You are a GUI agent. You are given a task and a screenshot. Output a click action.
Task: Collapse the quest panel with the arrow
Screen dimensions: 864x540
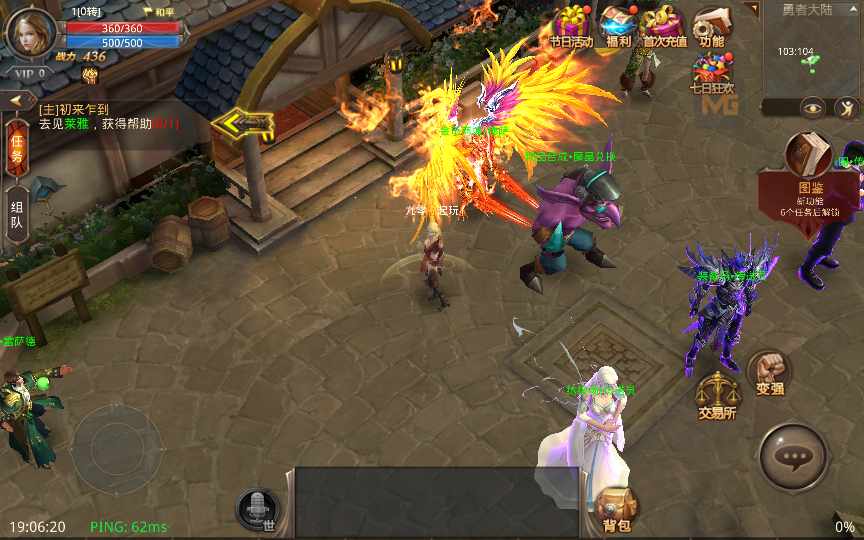coord(16,101)
